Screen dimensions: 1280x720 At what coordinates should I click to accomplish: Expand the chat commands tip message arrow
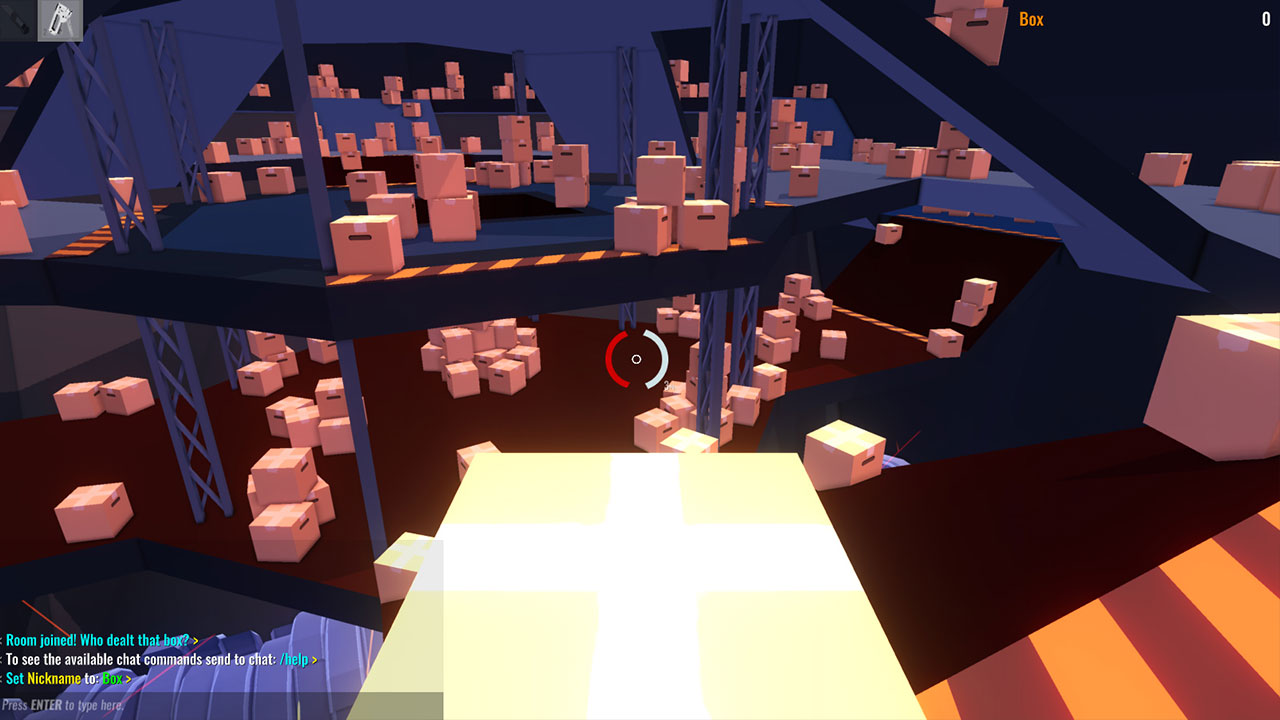tap(314, 659)
